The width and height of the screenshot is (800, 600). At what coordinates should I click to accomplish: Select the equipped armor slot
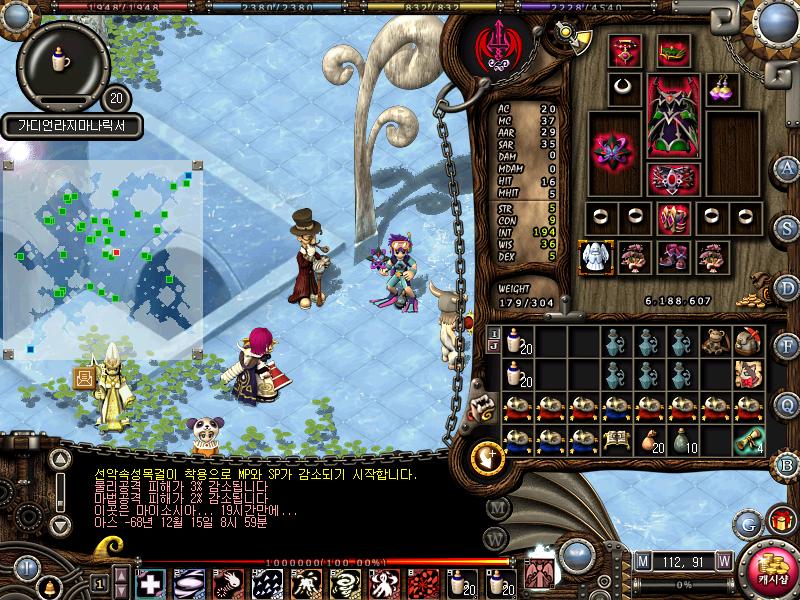[x=667, y=117]
